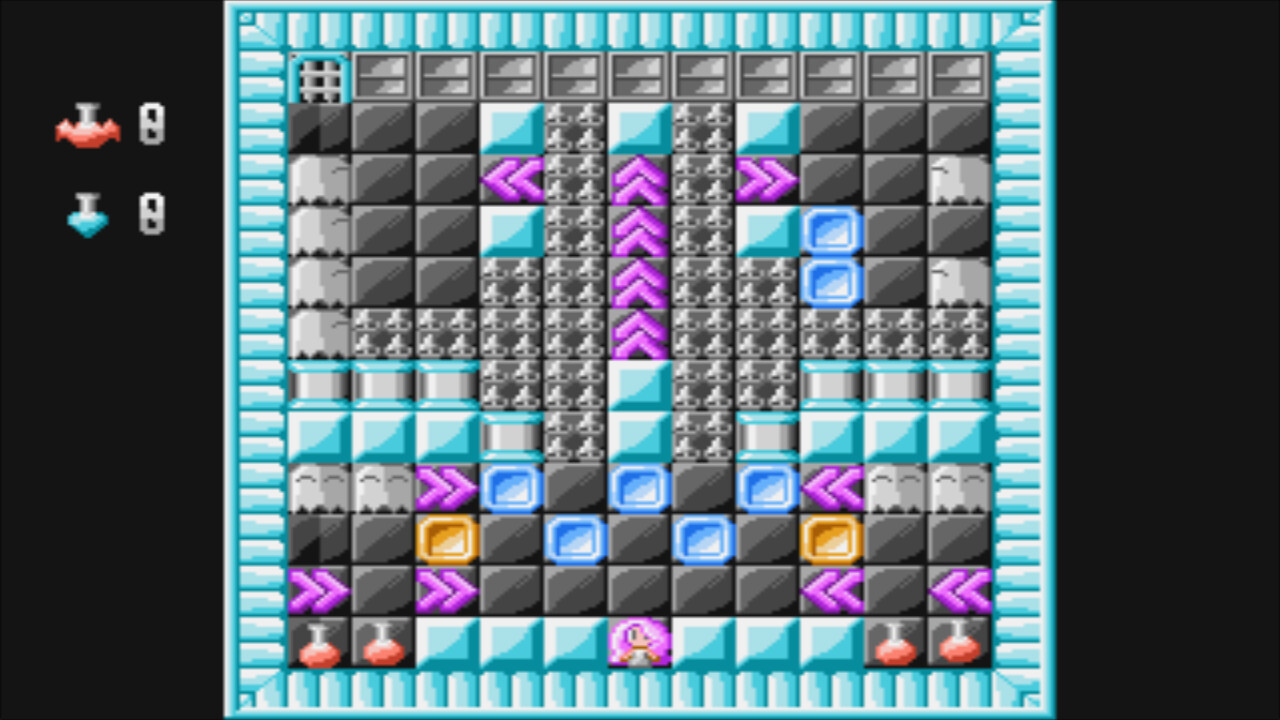Toggle the left-pointing arrow near the top
The width and height of the screenshot is (1280, 720).
(513, 180)
